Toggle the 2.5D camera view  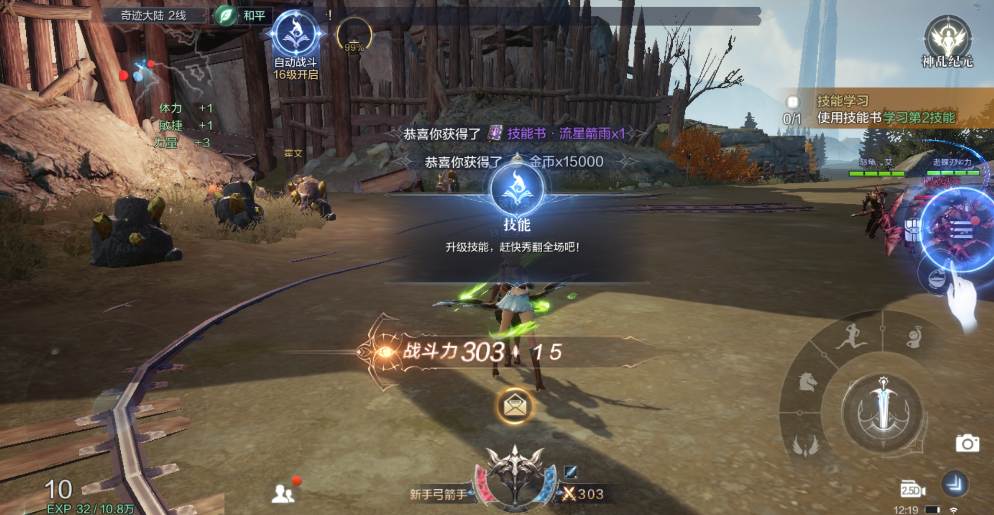point(911,488)
